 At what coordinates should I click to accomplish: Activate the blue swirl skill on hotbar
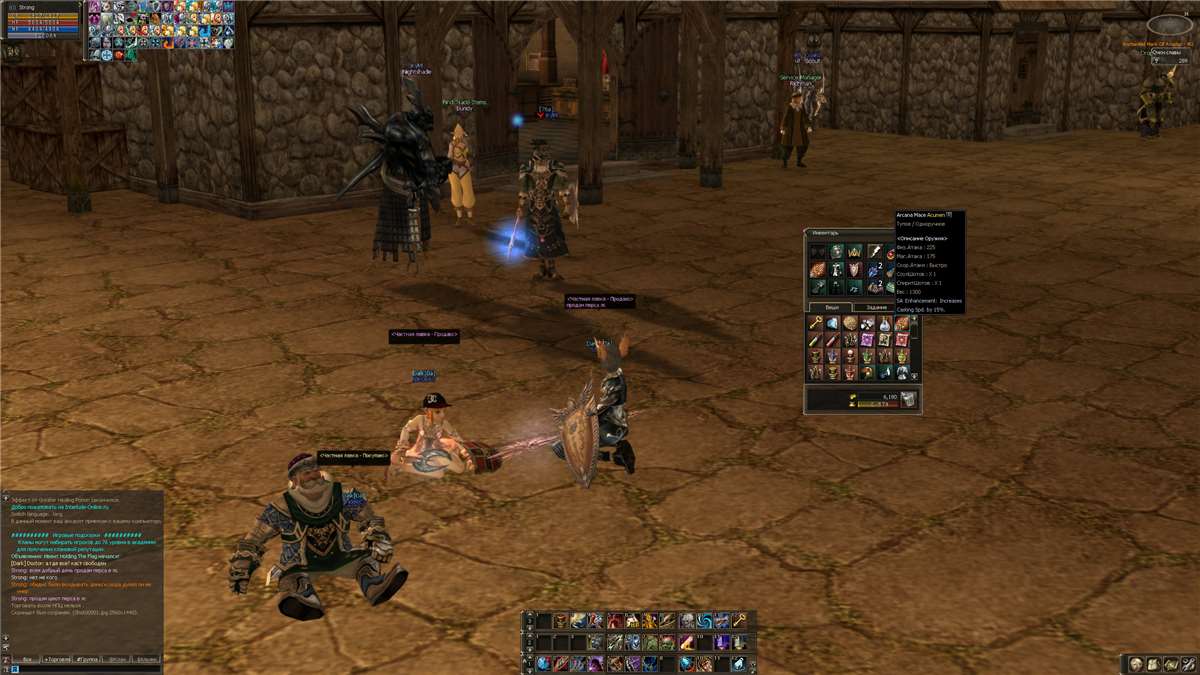[704, 620]
